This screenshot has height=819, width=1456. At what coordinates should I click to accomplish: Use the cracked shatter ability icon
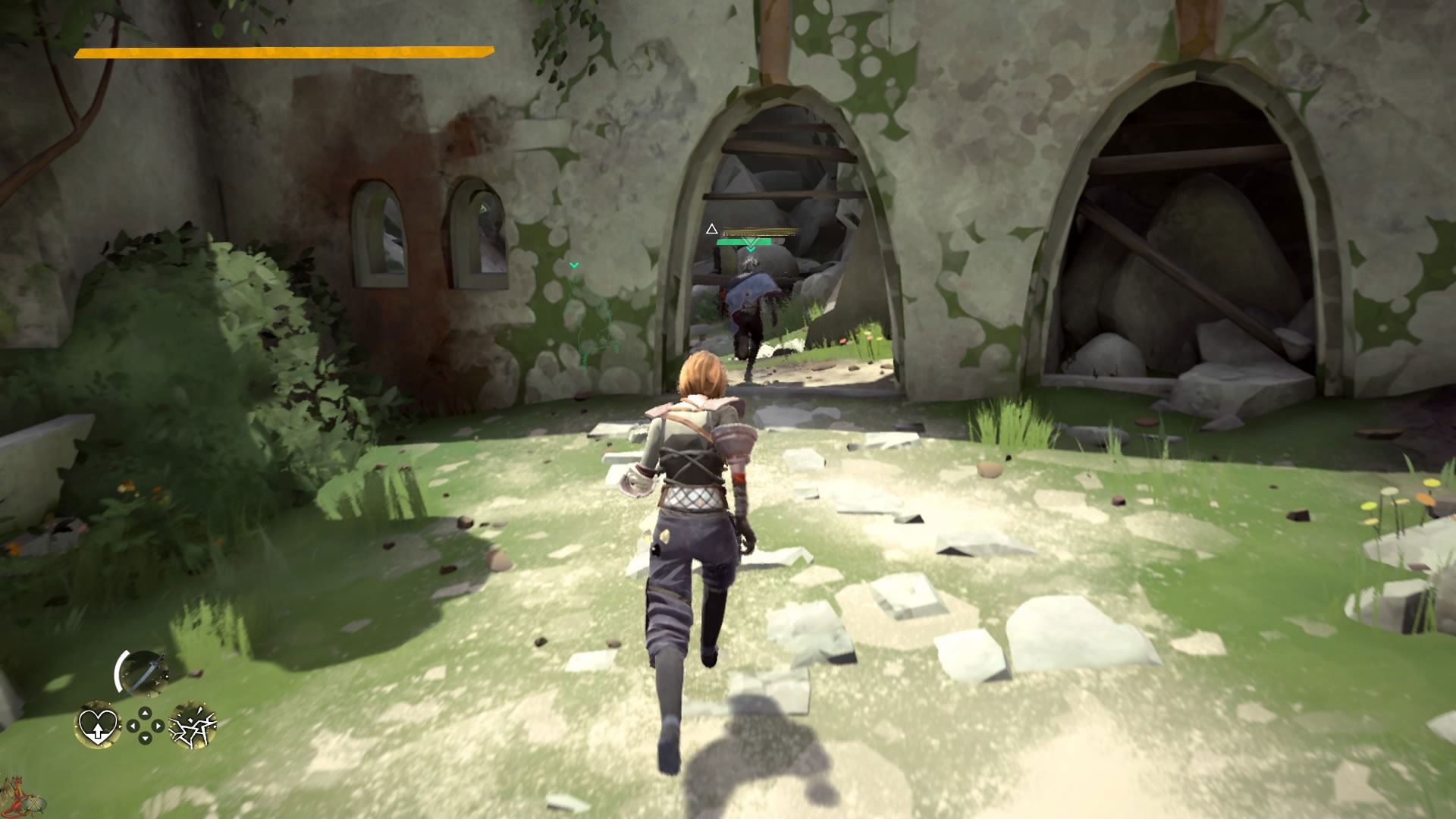[193, 725]
